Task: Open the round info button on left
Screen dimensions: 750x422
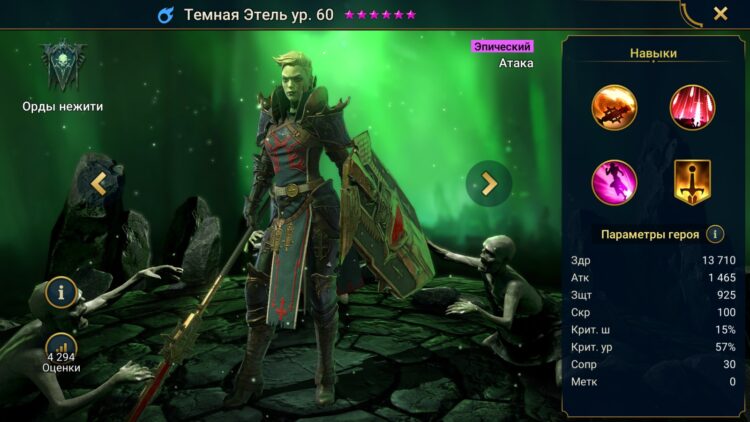Action: pyautogui.click(x=61, y=293)
